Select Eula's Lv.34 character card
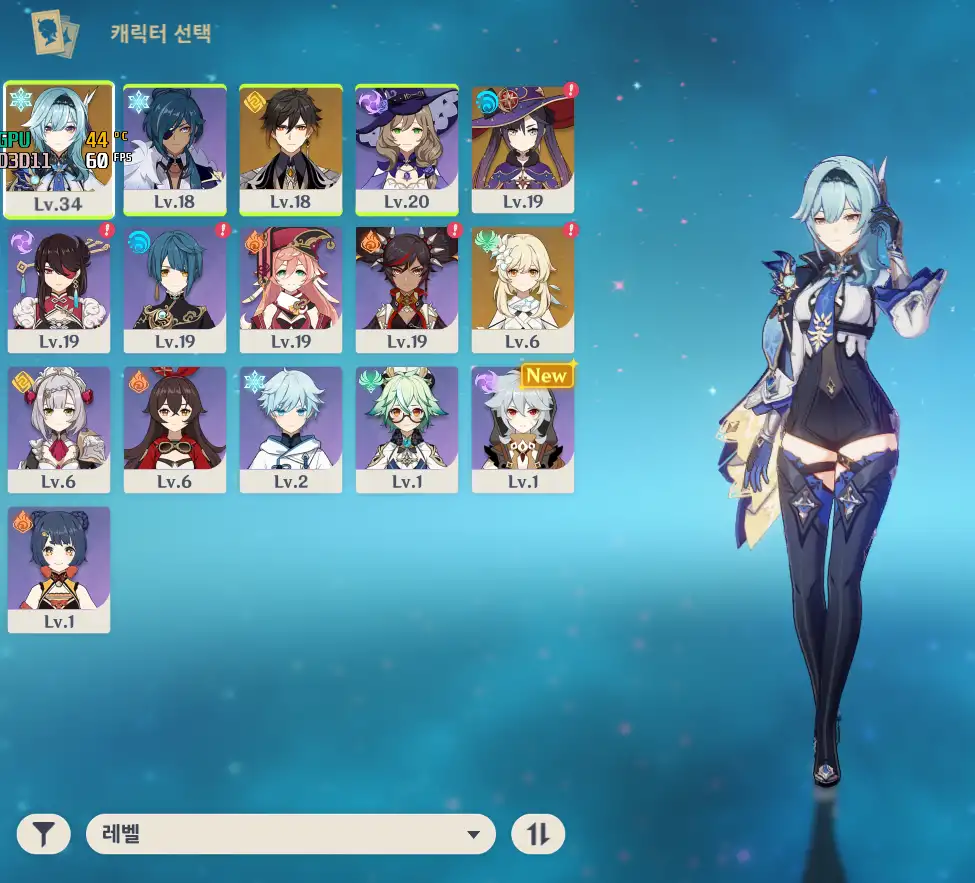 pyautogui.click(x=59, y=148)
